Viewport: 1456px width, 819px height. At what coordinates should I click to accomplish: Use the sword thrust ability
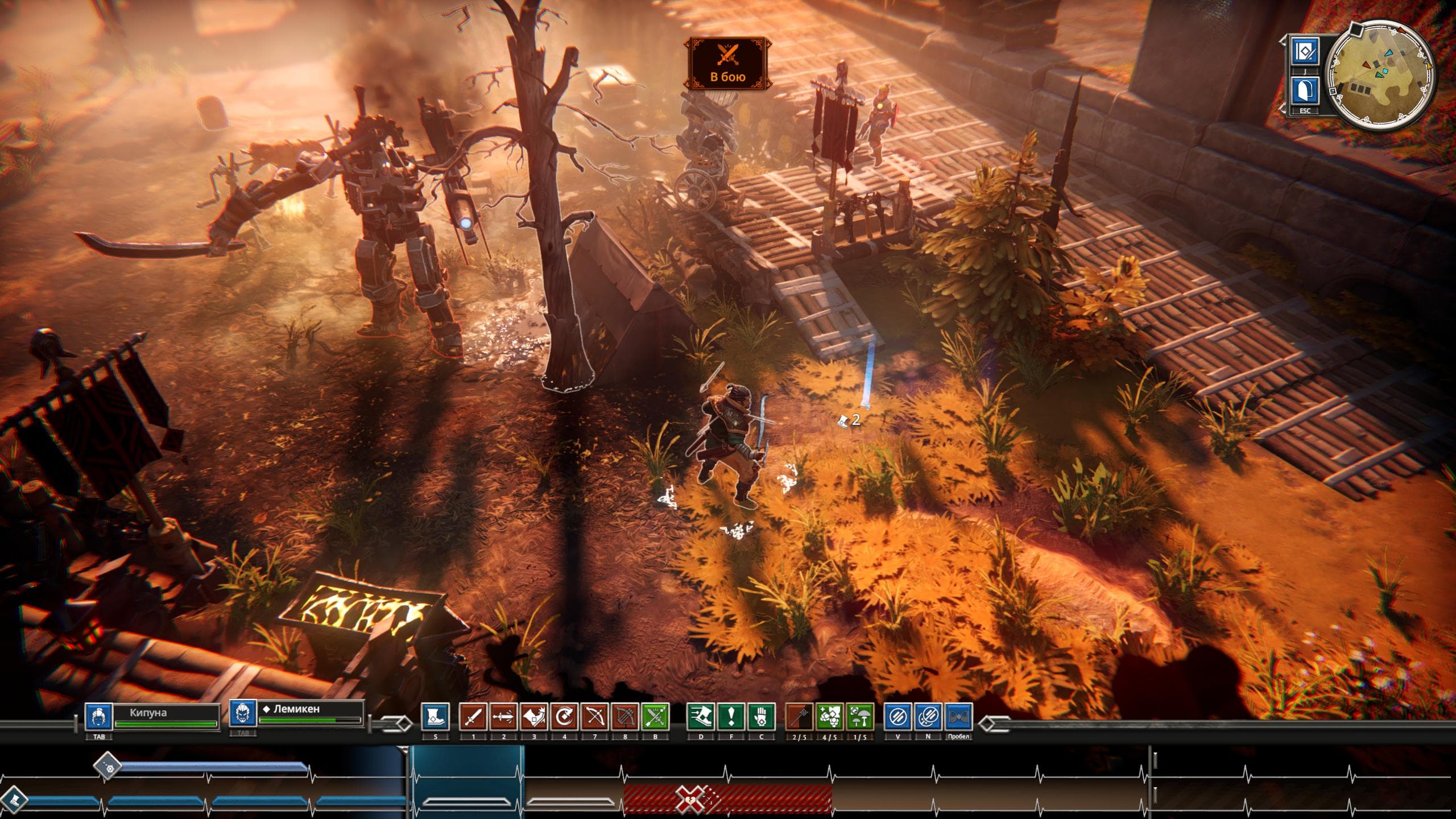pos(503,717)
